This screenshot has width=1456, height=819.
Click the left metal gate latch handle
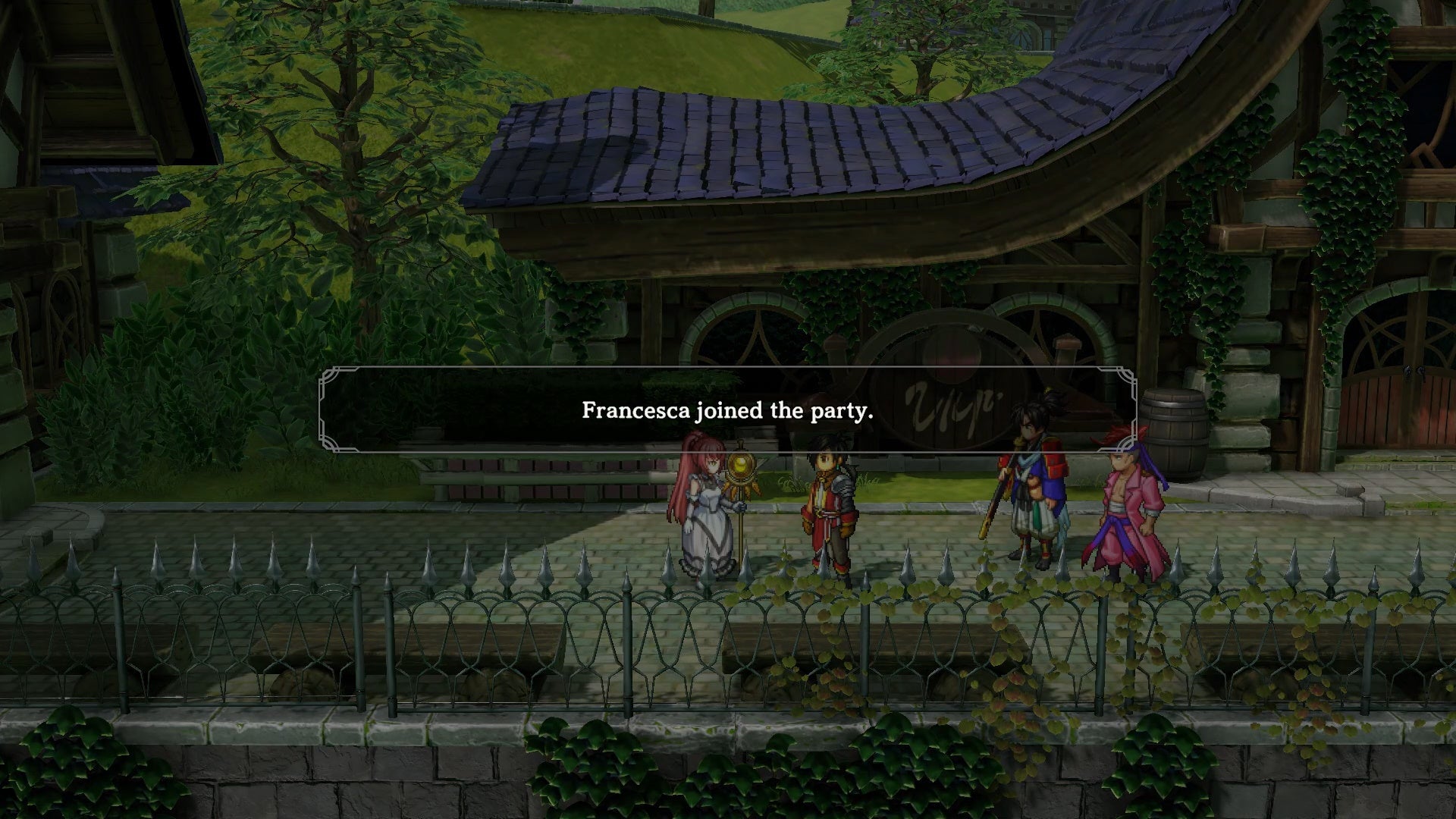[1405, 372]
